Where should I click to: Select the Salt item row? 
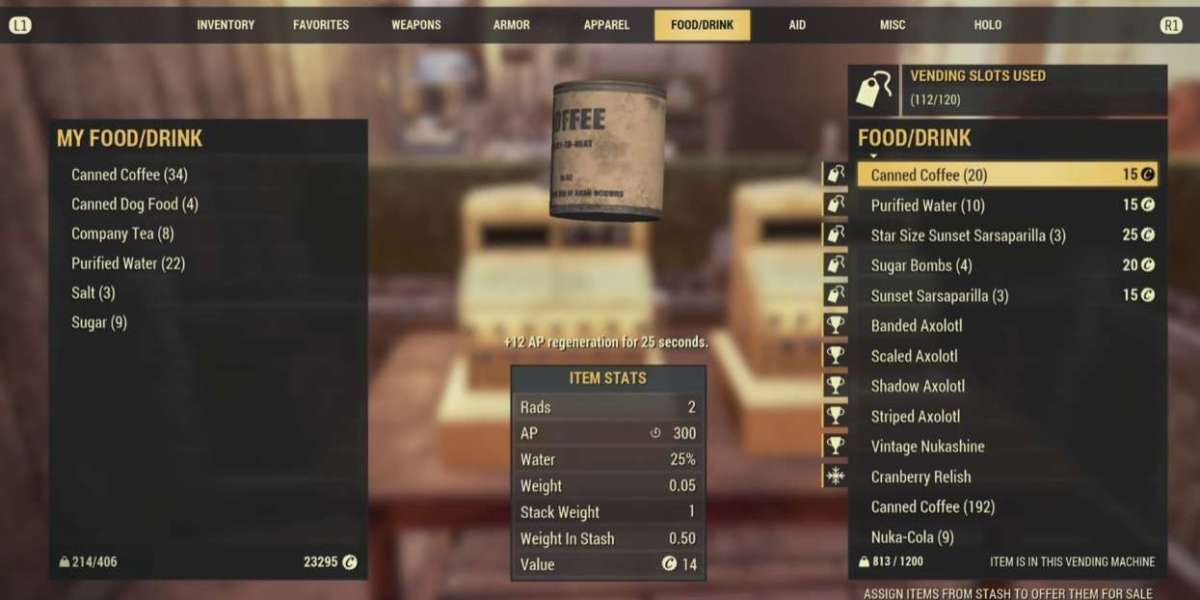93,293
